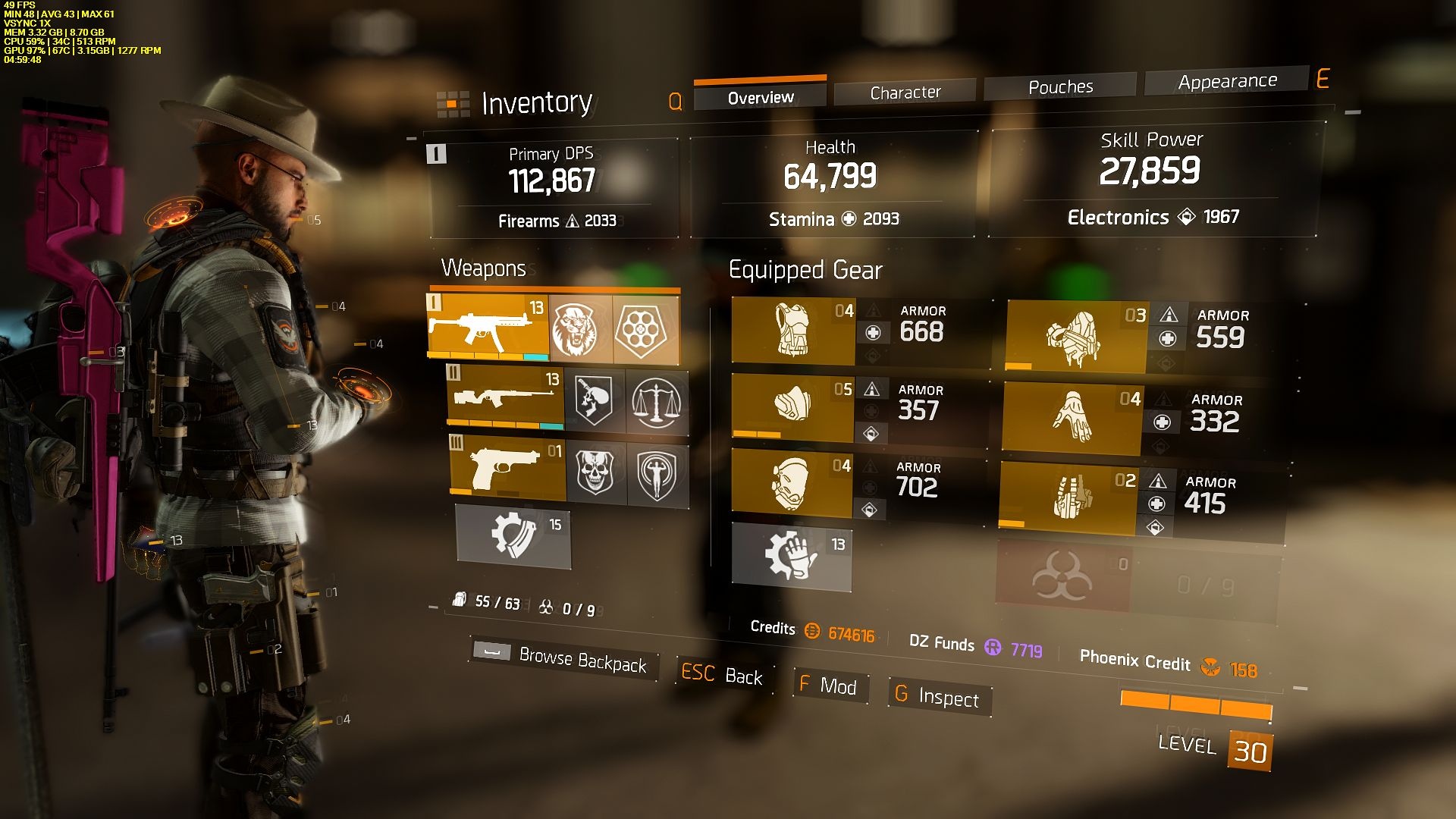Viewport: 1456px width, 819px height.
Task: Open the Mod option
Action: click(x=829, y=686)
